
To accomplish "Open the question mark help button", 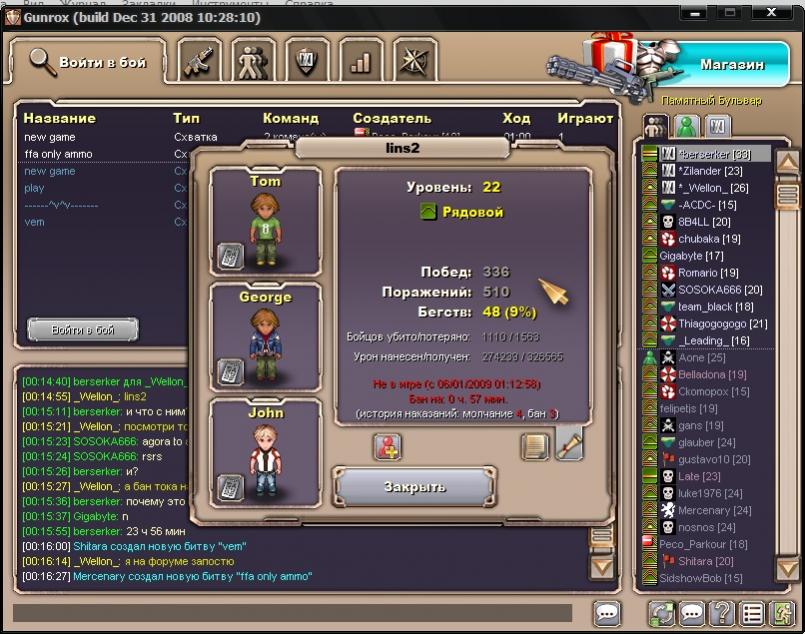I will click(x=721, y=613).
